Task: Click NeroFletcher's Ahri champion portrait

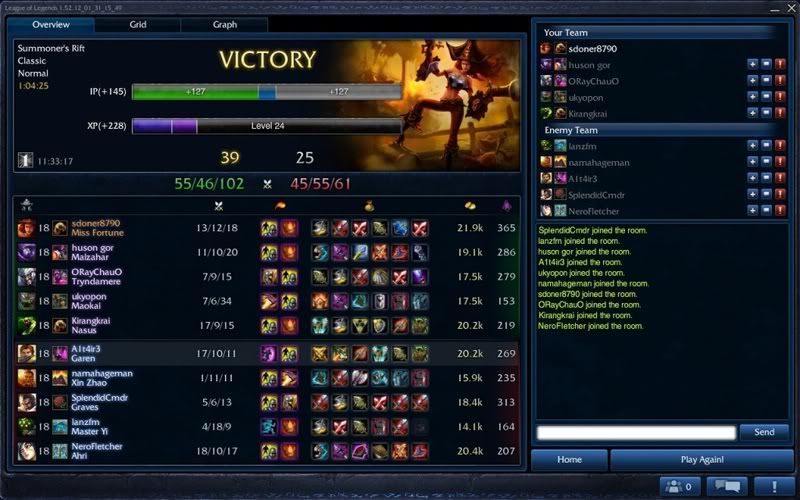Action: coord(26,451)
